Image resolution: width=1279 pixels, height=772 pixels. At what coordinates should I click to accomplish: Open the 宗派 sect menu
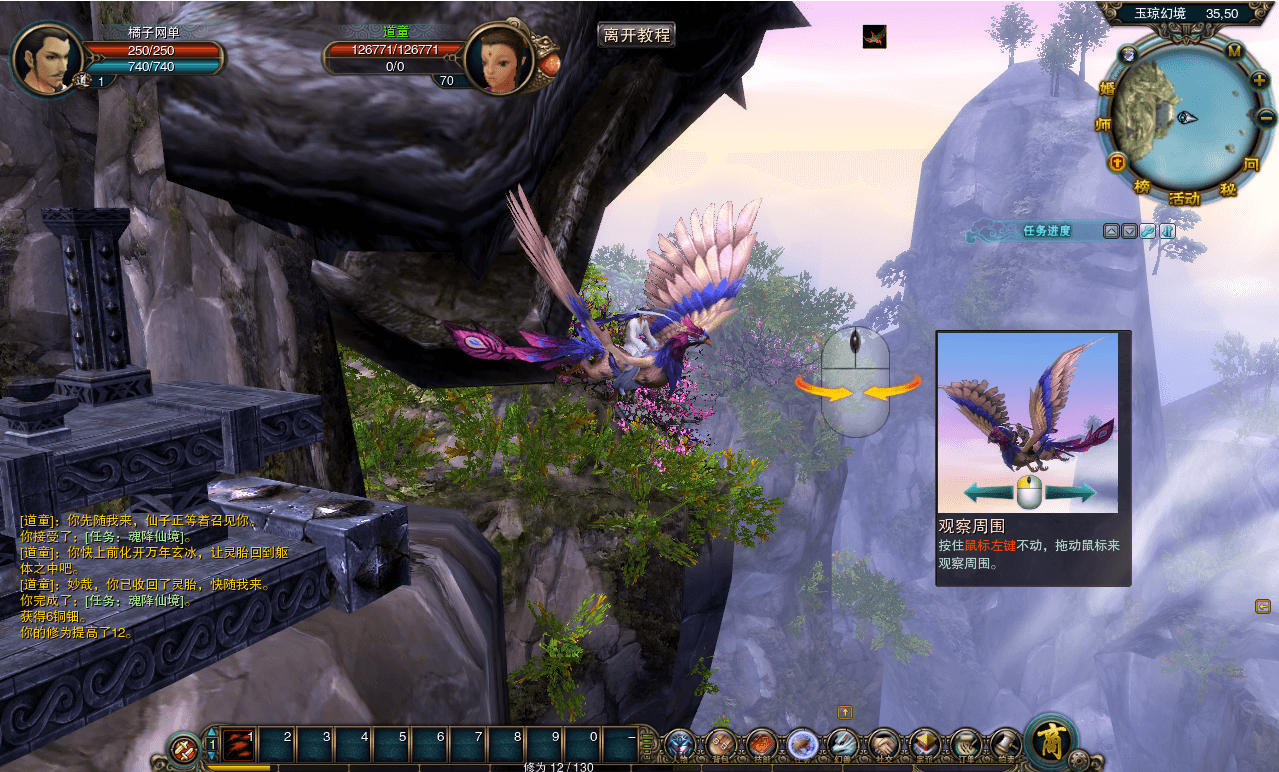[925, 744]
